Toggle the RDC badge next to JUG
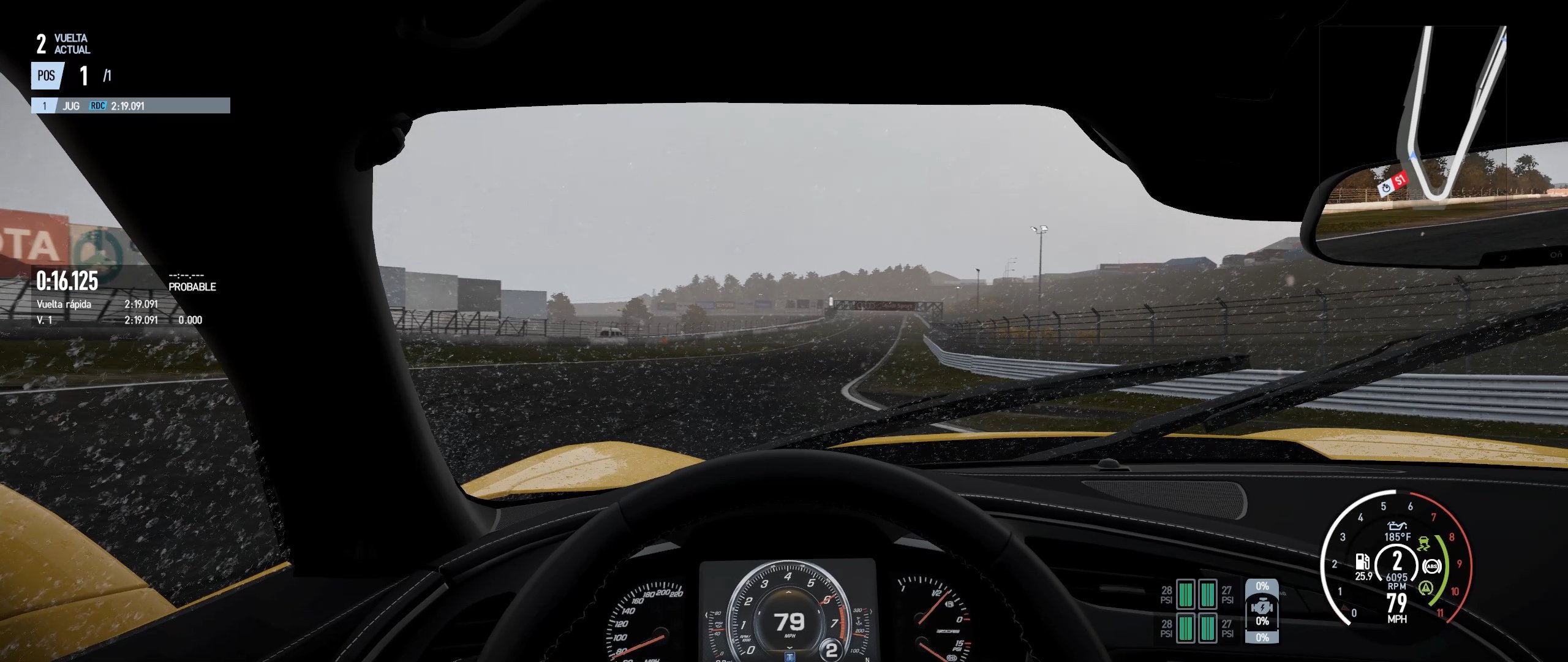This screenshot has width=1568, height=662. pyautogui.click(x=97, y=105)
